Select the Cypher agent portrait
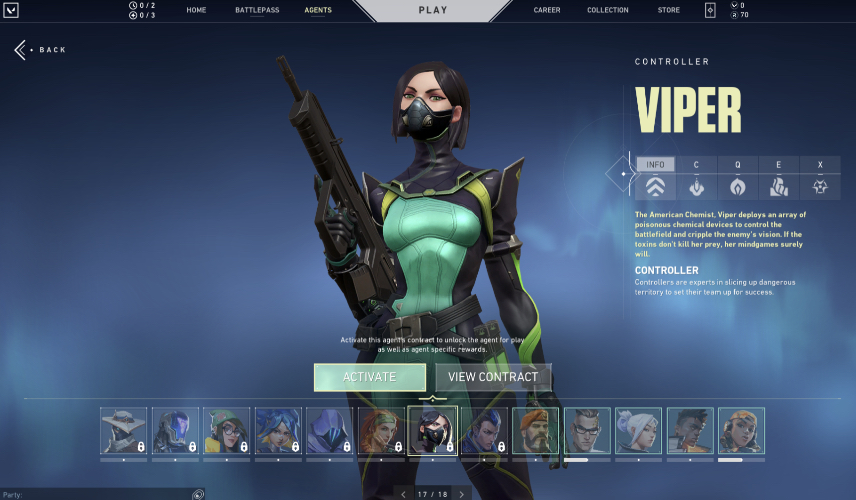This screenshot has width=856, height=500. 124,431
